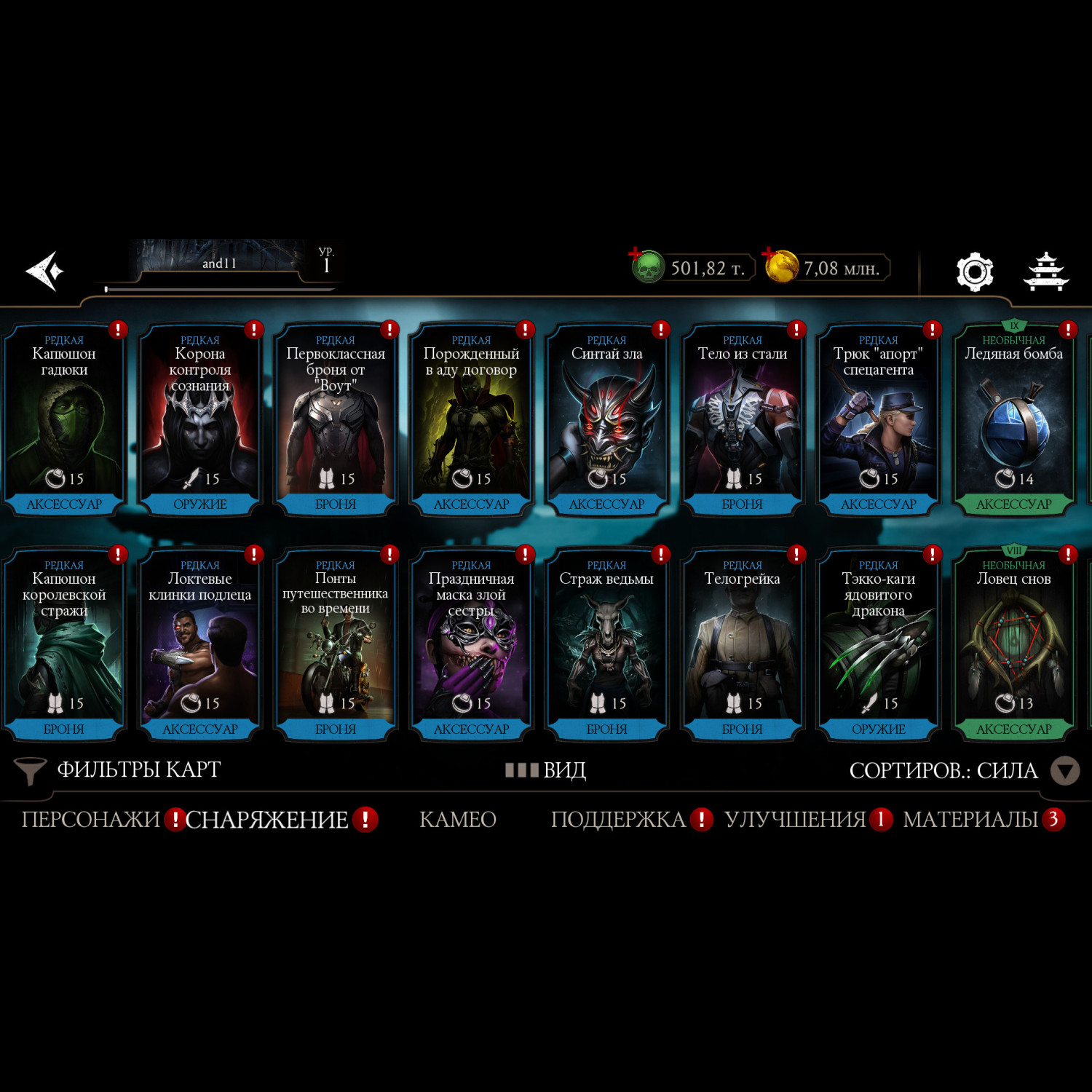This screenshot has height=1092, width=1092.
Task: Switch to the КАМЕО tab
Action: coord(458,820)
